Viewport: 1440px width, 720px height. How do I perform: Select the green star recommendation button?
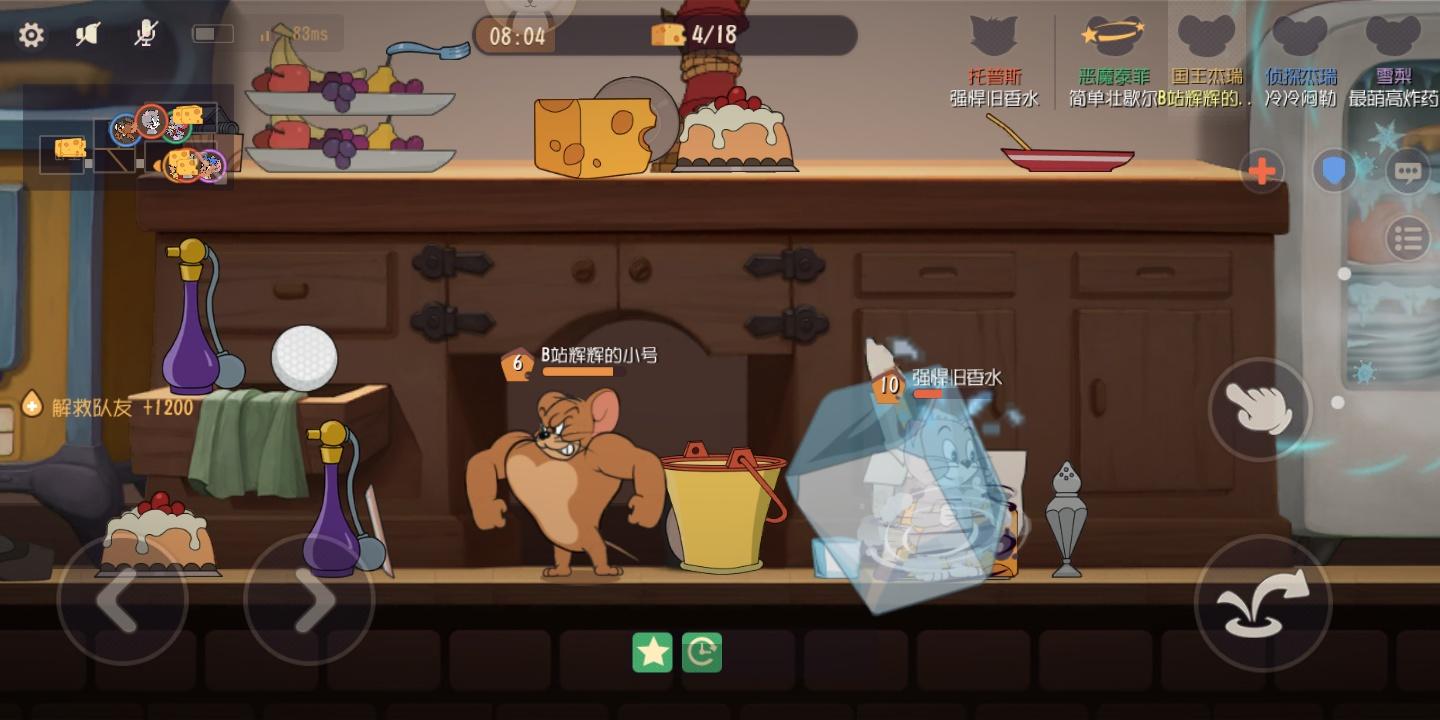point(651,650)
